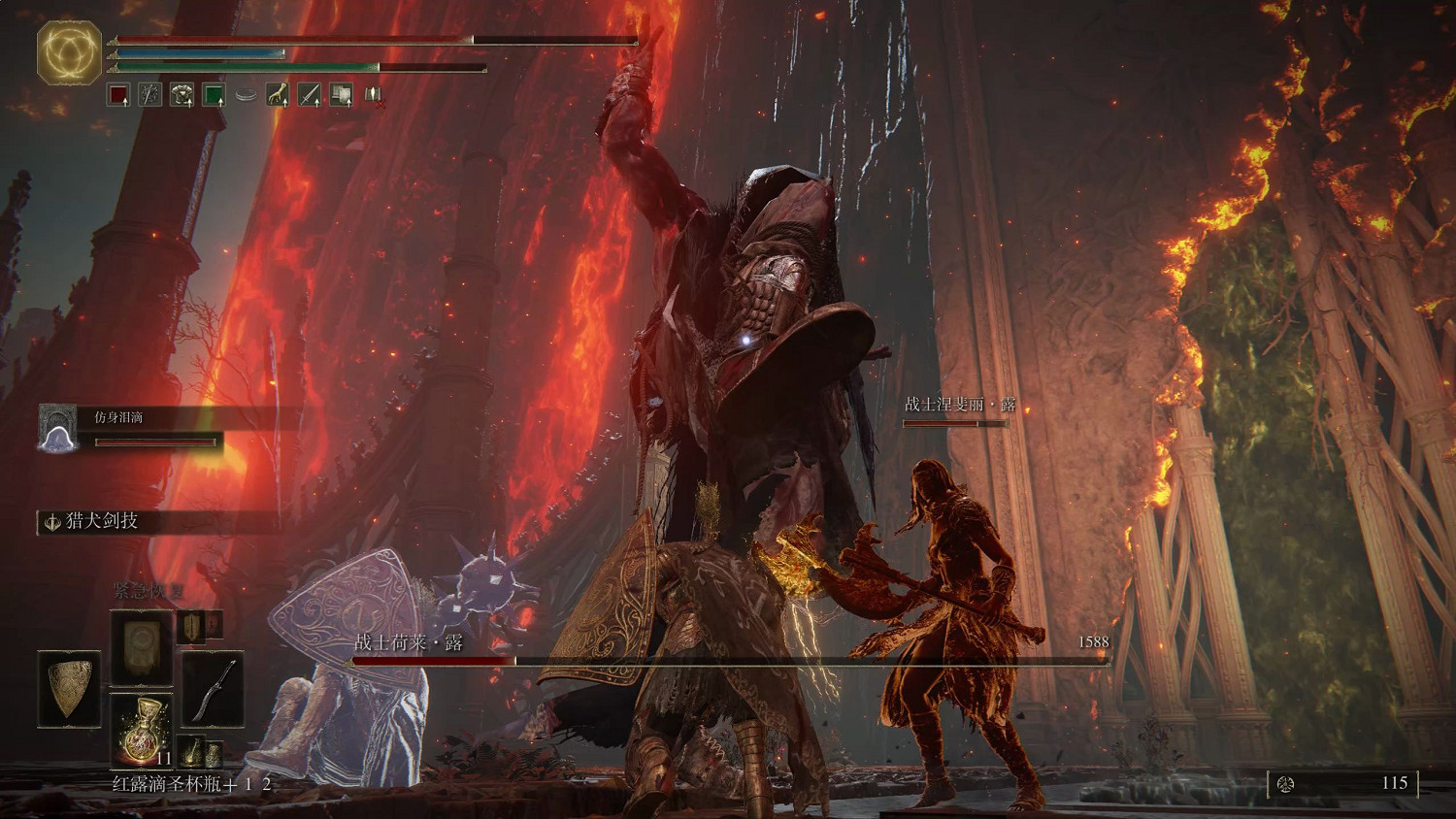Select the Mimic Tear summon portrait
The width and height of the screenshot is (1456, 819).
point(57,428)
